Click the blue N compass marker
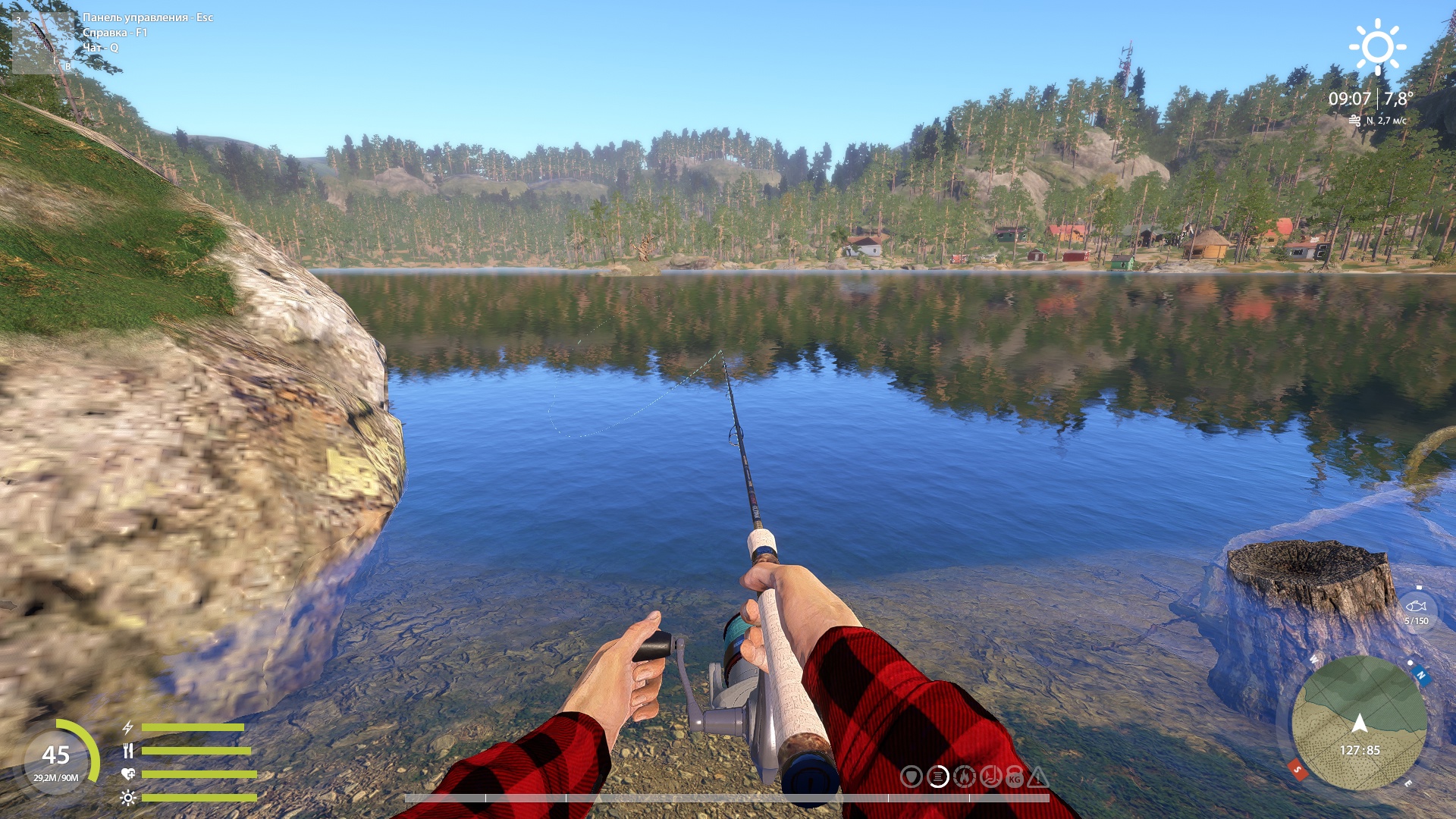Viewport: 1456px width, 819px height. (1421, 675)
